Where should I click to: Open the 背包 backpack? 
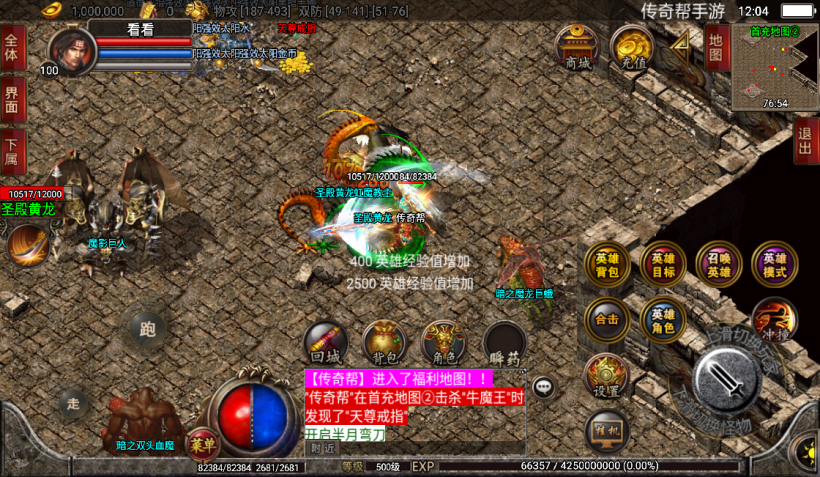pyautogui.click(x=385, y=342)
